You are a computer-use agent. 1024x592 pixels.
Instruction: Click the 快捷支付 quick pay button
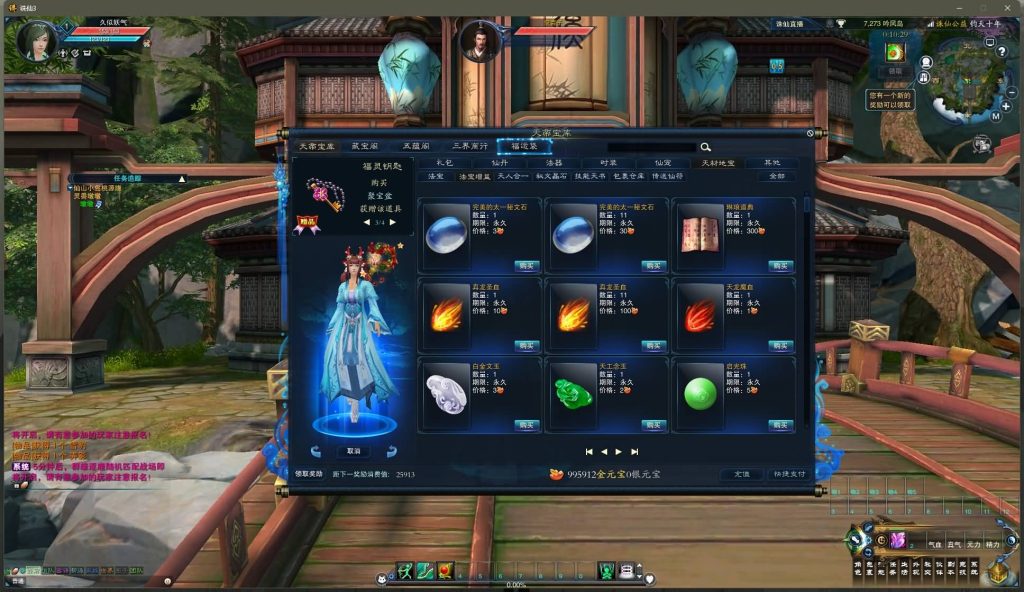coord(788,474)
